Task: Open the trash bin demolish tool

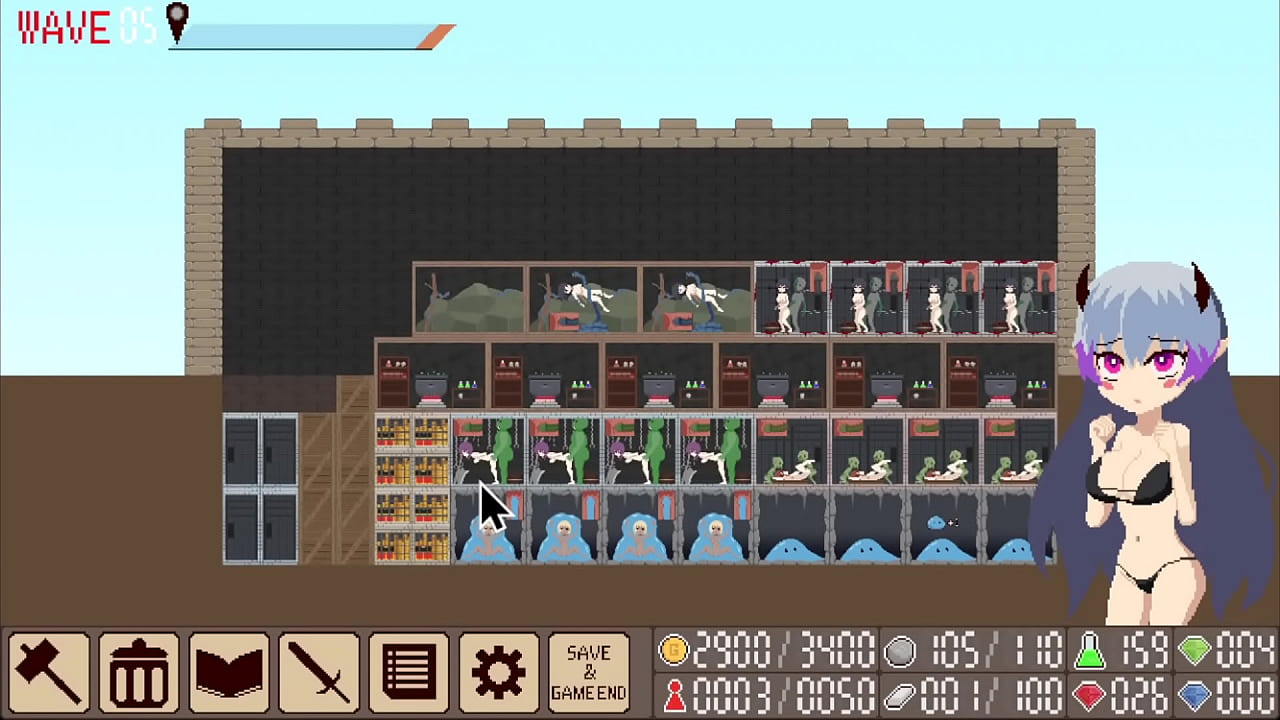Action: pos(138,670)
